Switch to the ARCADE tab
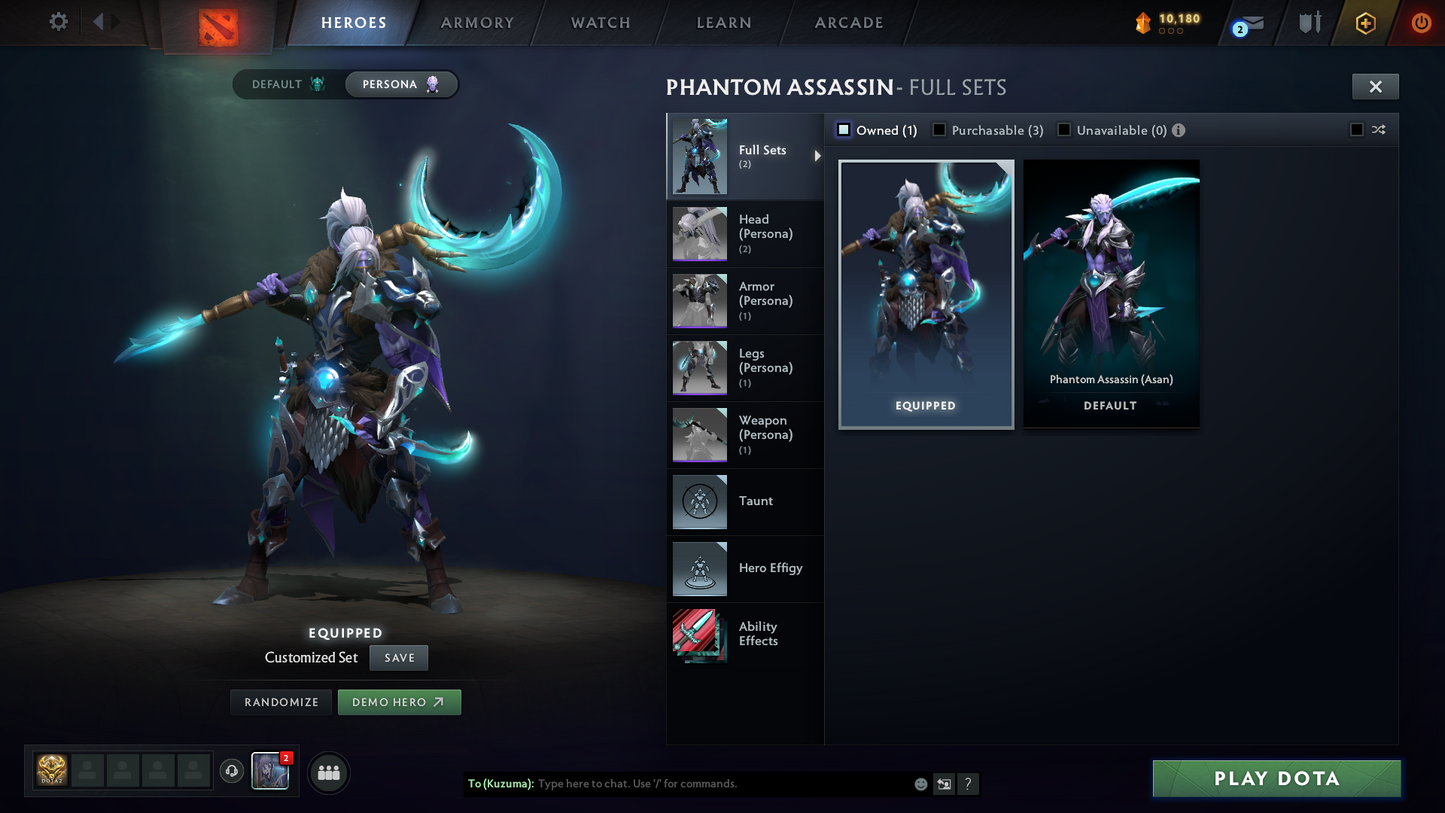This screenshot has width=1445, height=813. point(849,22)
